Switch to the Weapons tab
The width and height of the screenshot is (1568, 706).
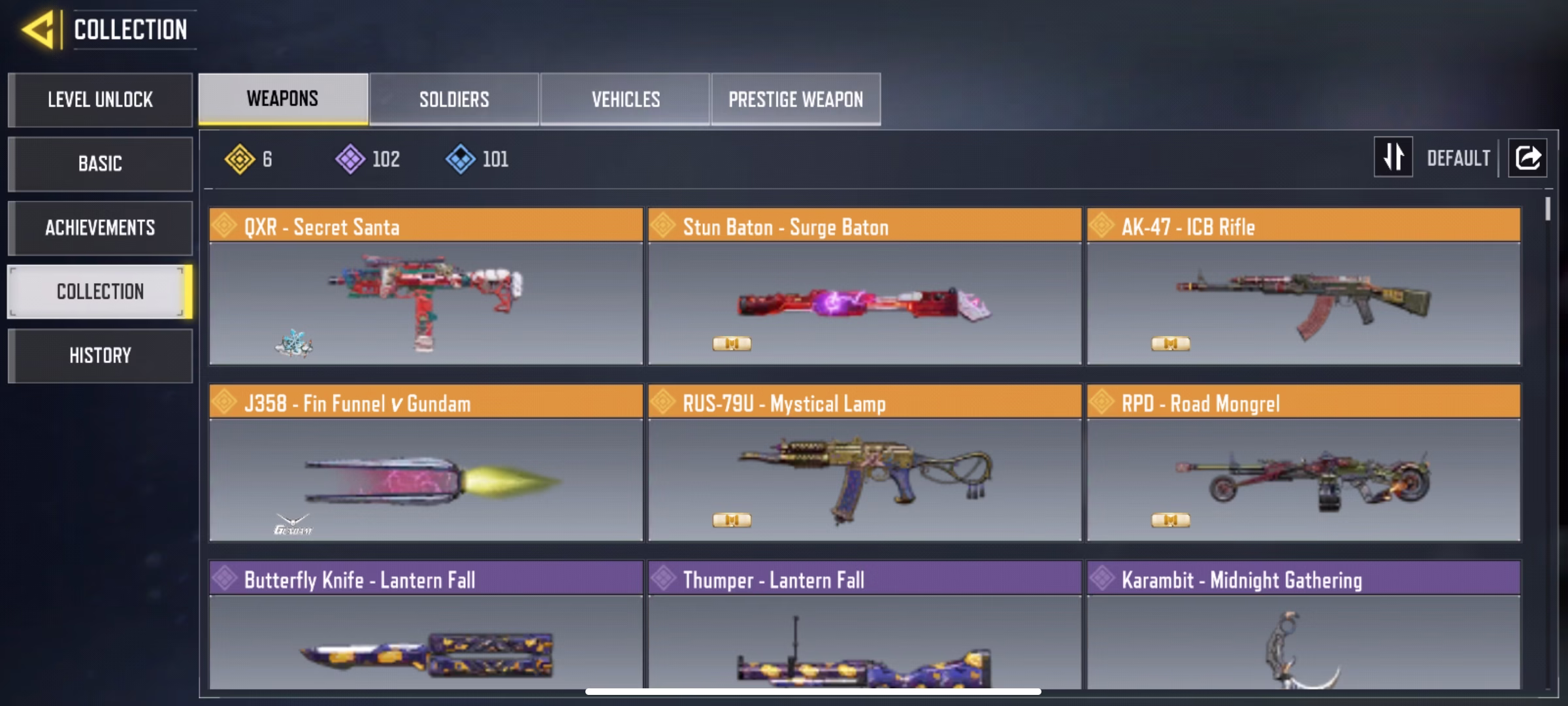[x=283, y=99]
